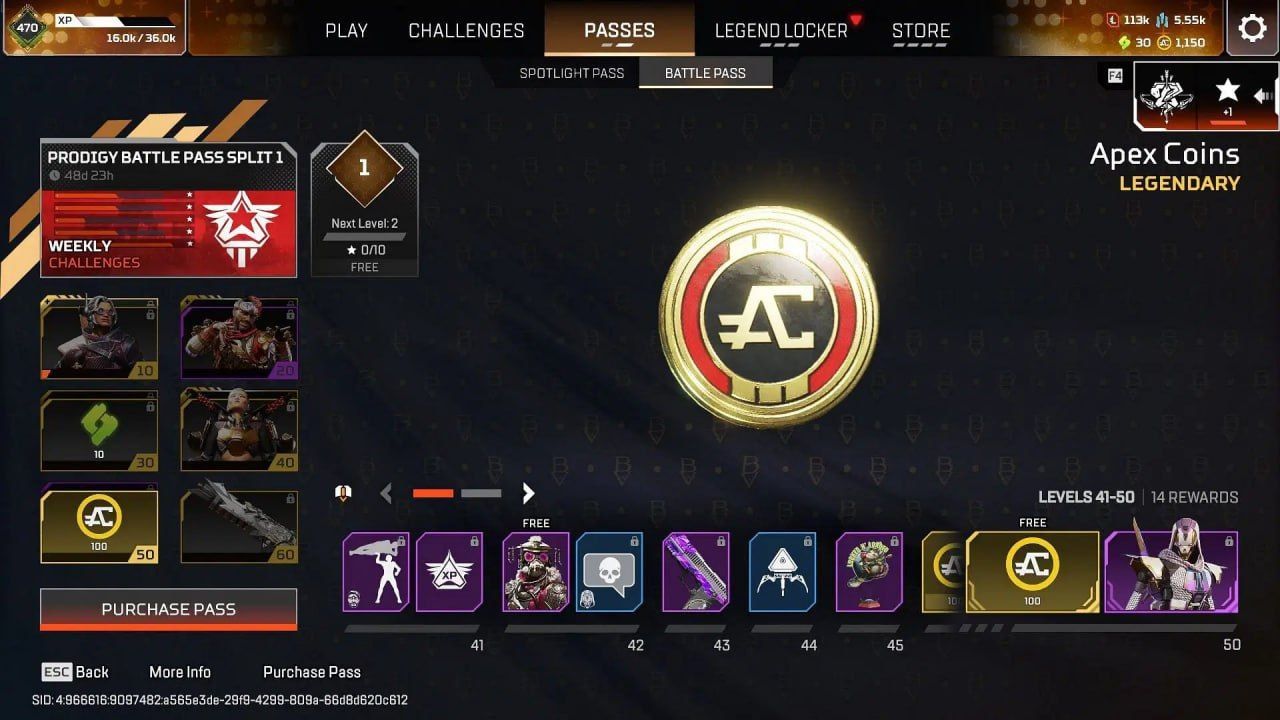Click the second reward page indicator bar

click(x=482, y=493)
